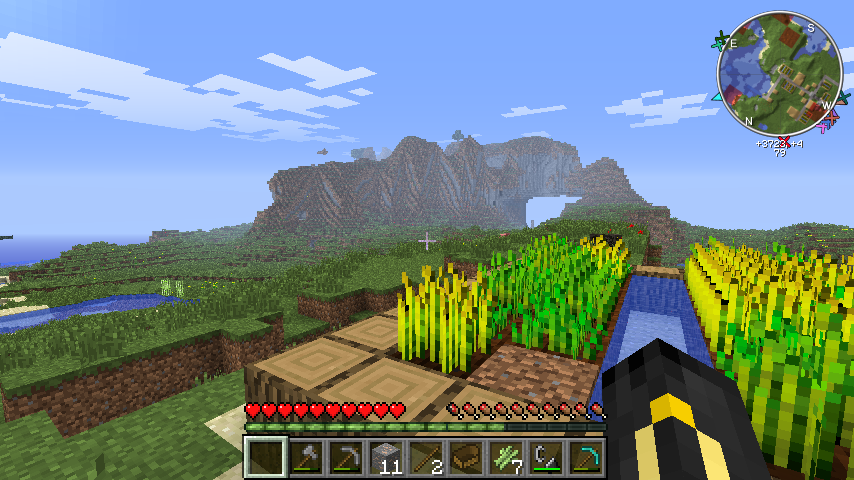Select the diamond pickaxe hotbar slot
This screenshot has height=480, width=854.
pyautogui.click(x=586, y=458)
